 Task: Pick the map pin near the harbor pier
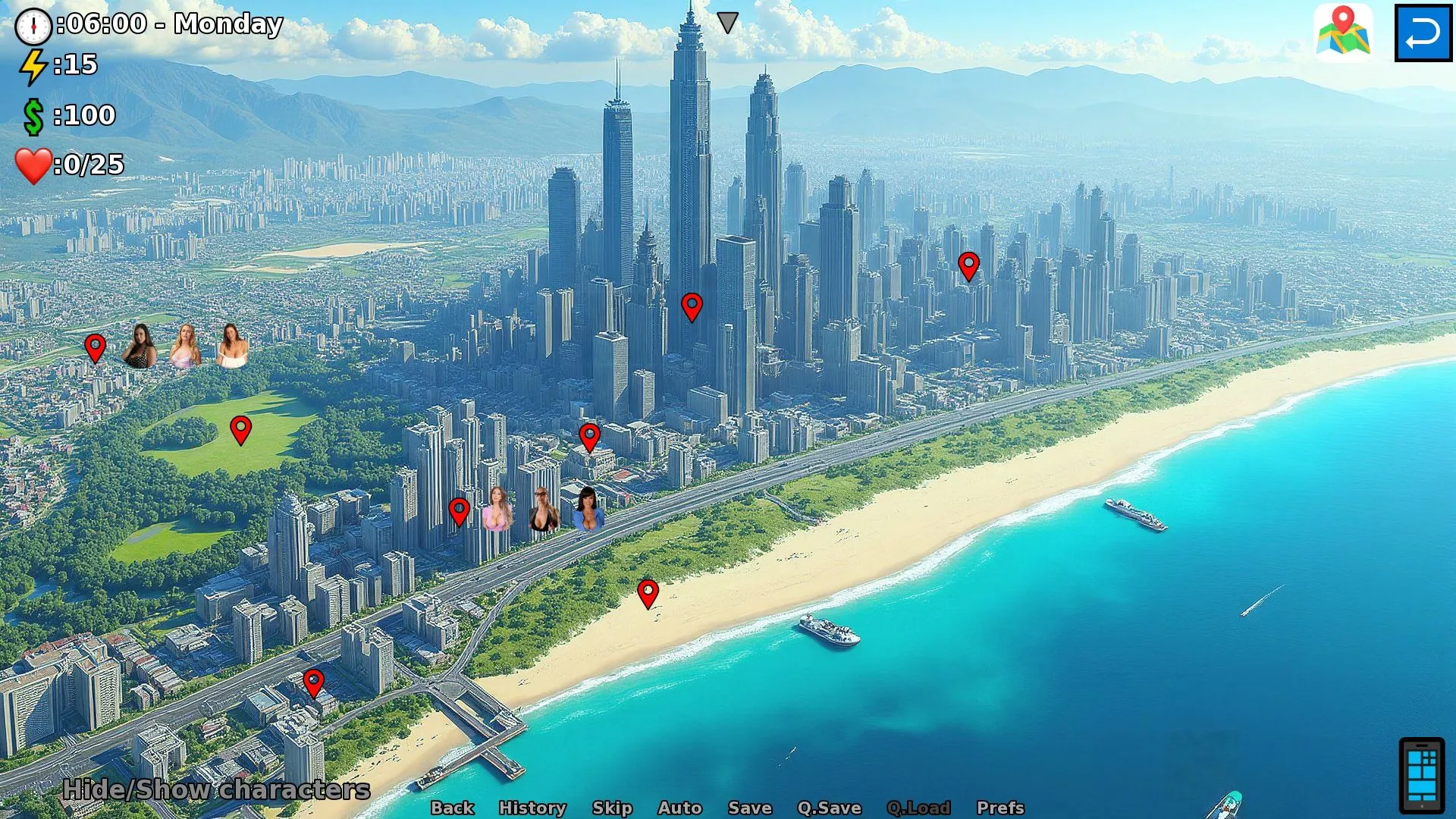coord(313,682)
